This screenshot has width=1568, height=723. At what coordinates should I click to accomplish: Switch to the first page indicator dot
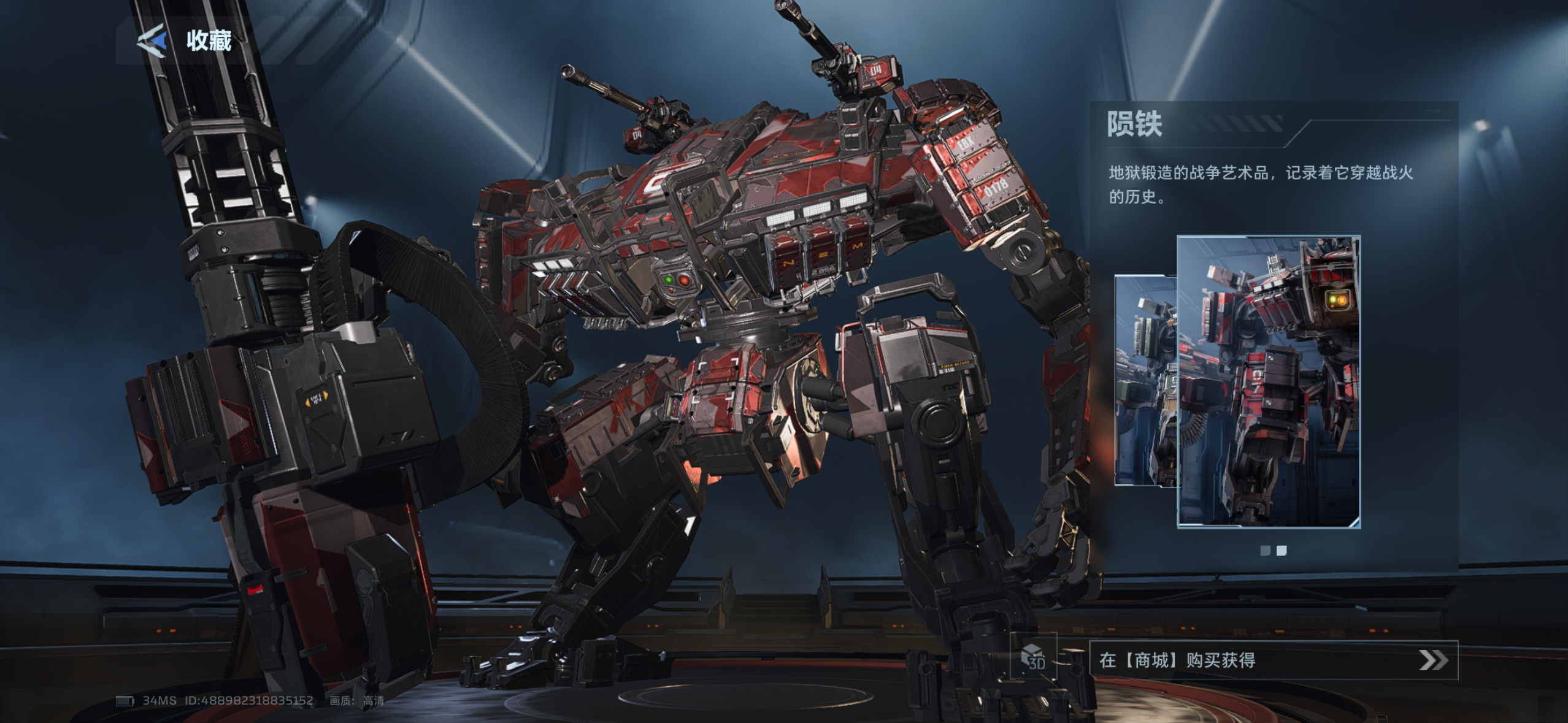click(x=1265, y=551)
